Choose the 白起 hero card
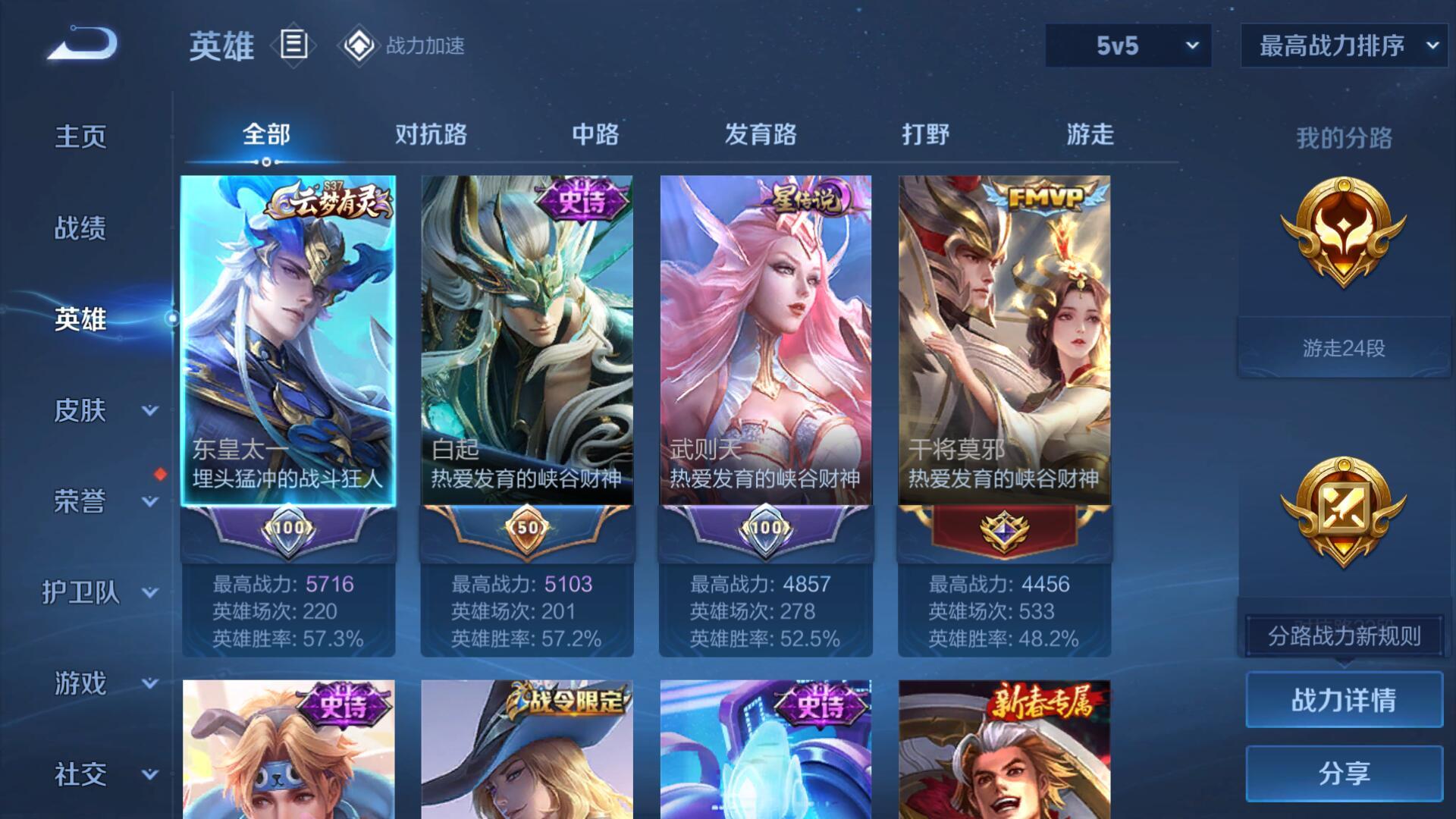The image size is (1456, 819). tap(527, 341)
